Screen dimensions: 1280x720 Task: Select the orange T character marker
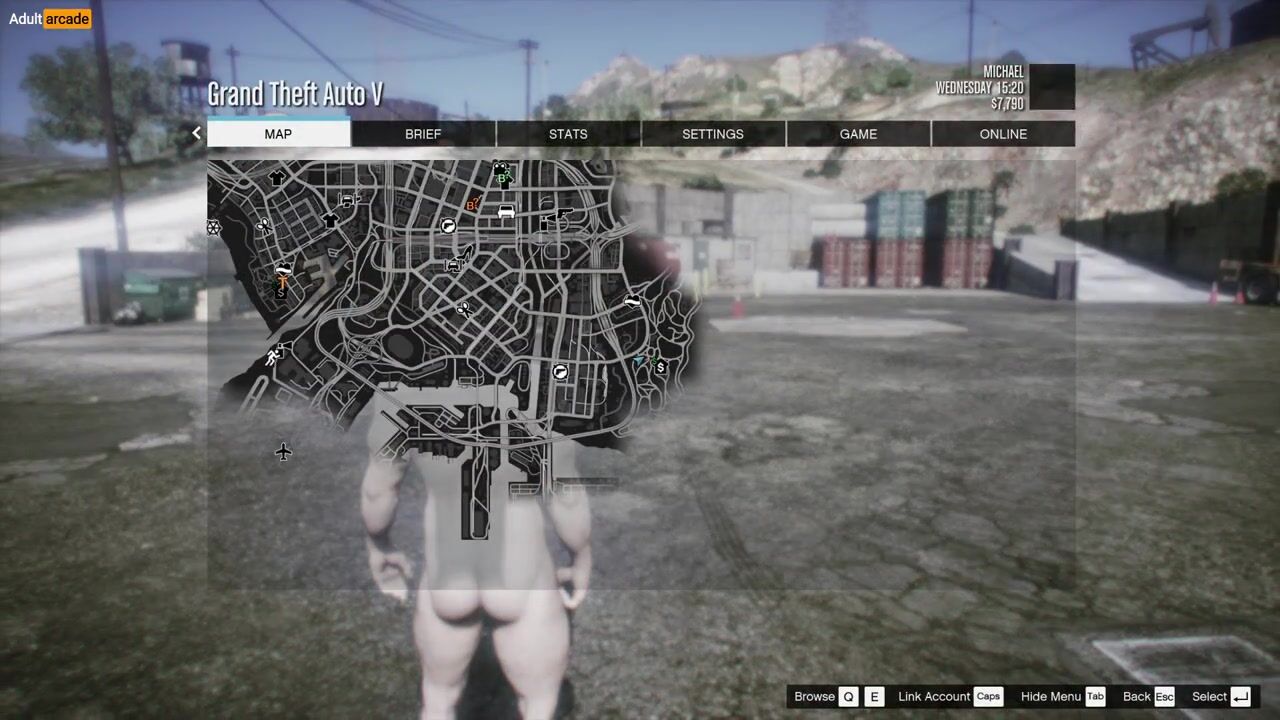[x=283, y=283]
